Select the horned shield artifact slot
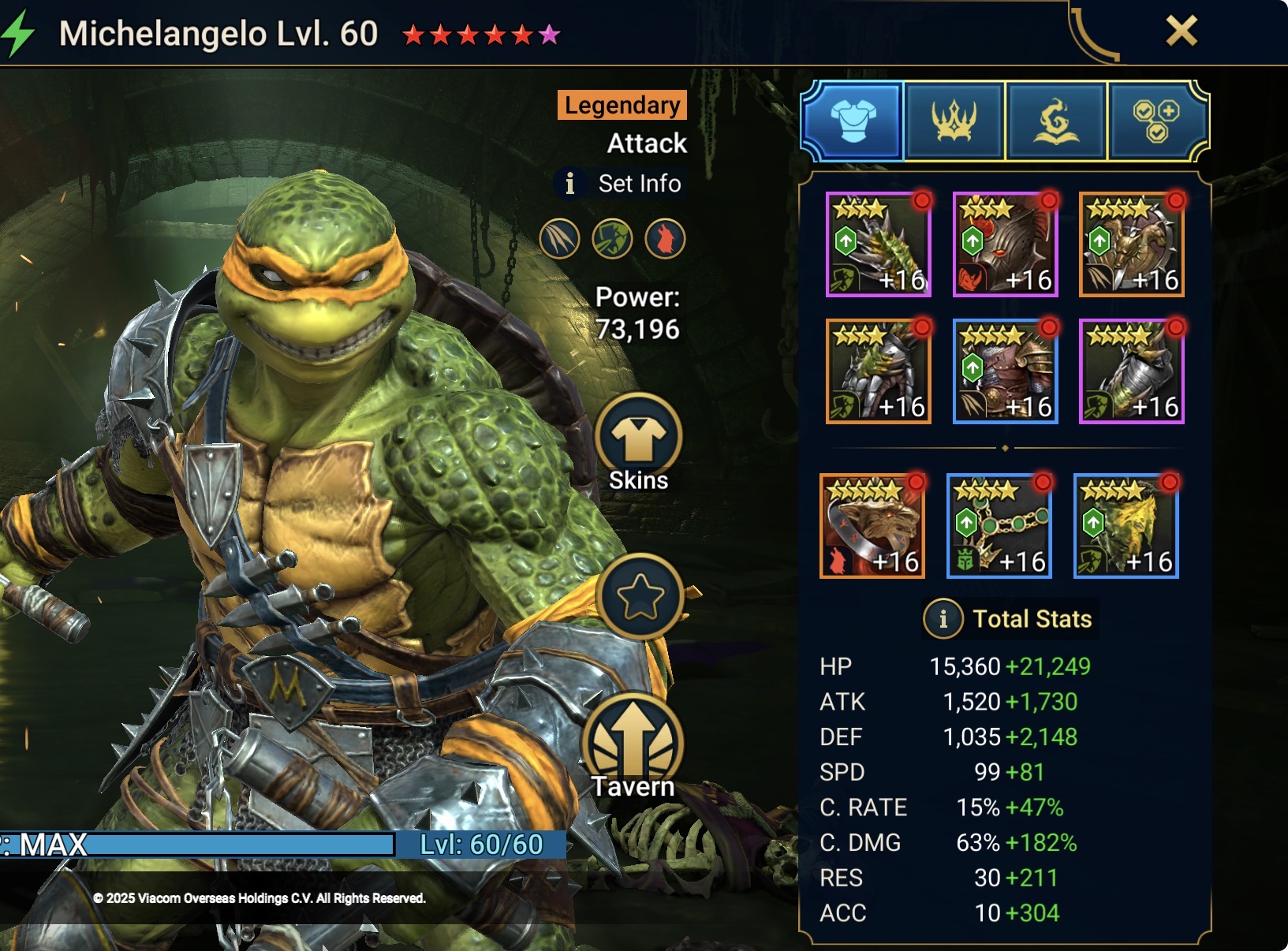The height and width of the screenshot is (951, 1288). [1131, 244]
